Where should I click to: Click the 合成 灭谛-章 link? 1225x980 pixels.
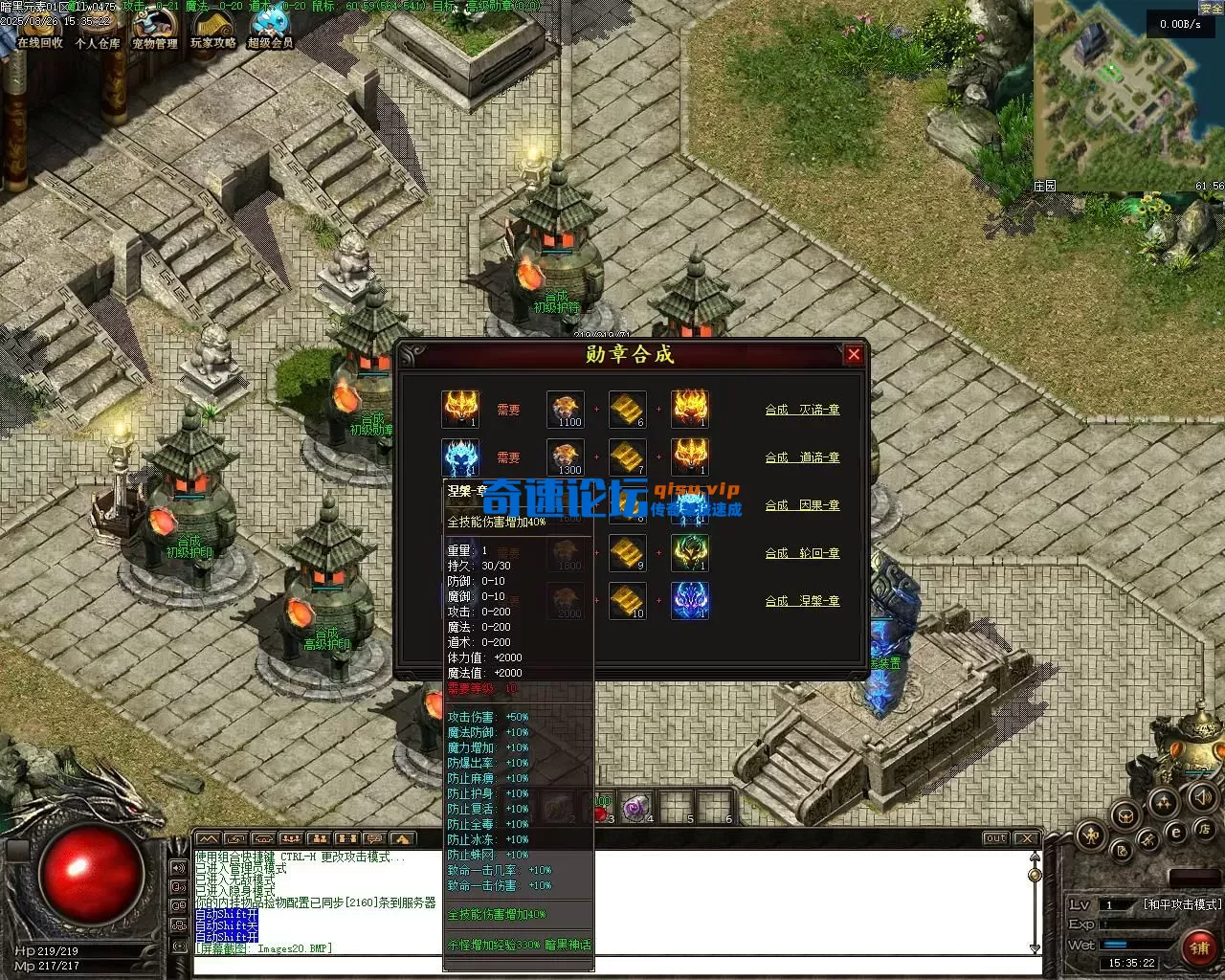click(802, 410)
